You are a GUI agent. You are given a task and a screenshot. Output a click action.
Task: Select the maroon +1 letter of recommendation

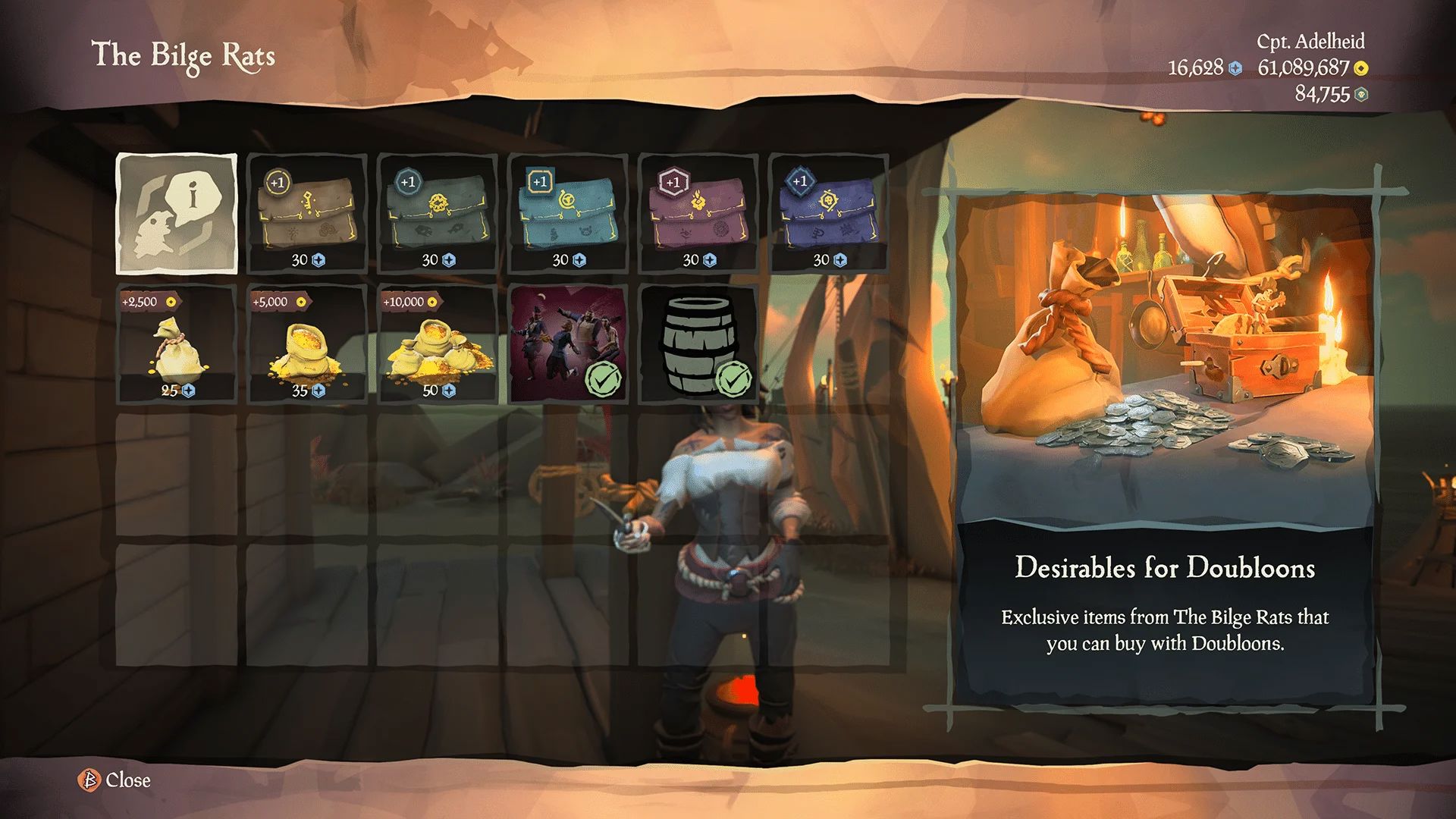(698, 214)
